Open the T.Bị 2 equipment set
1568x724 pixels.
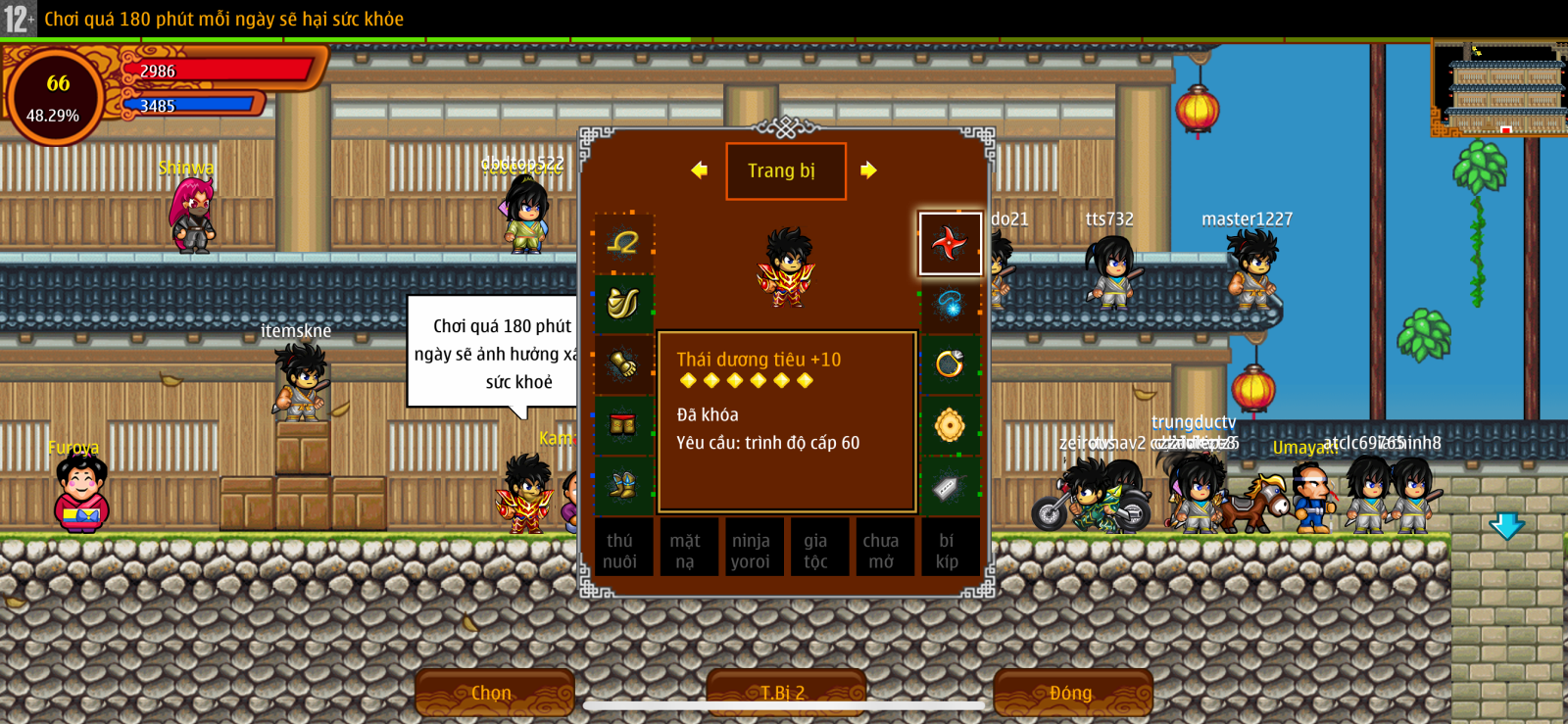(x=784, y=693)
